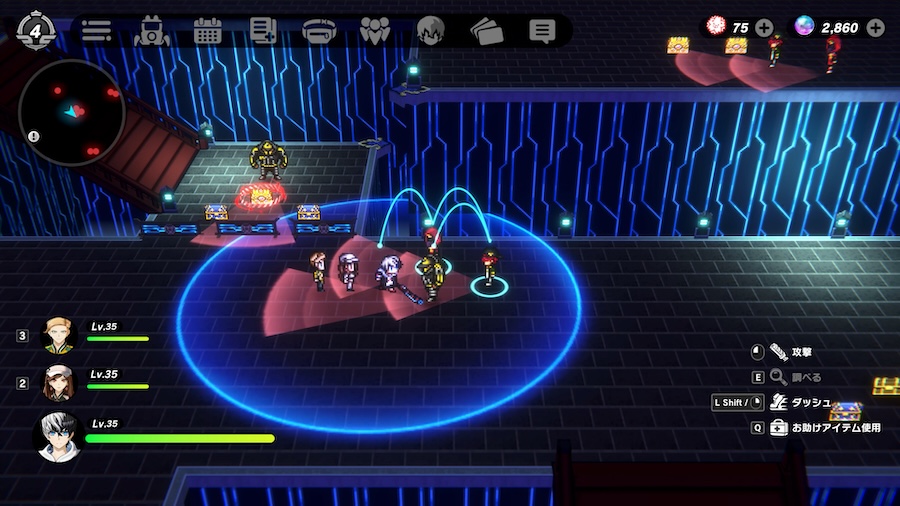
Task: Open the speech bubble message log
Action: point(542,30)
